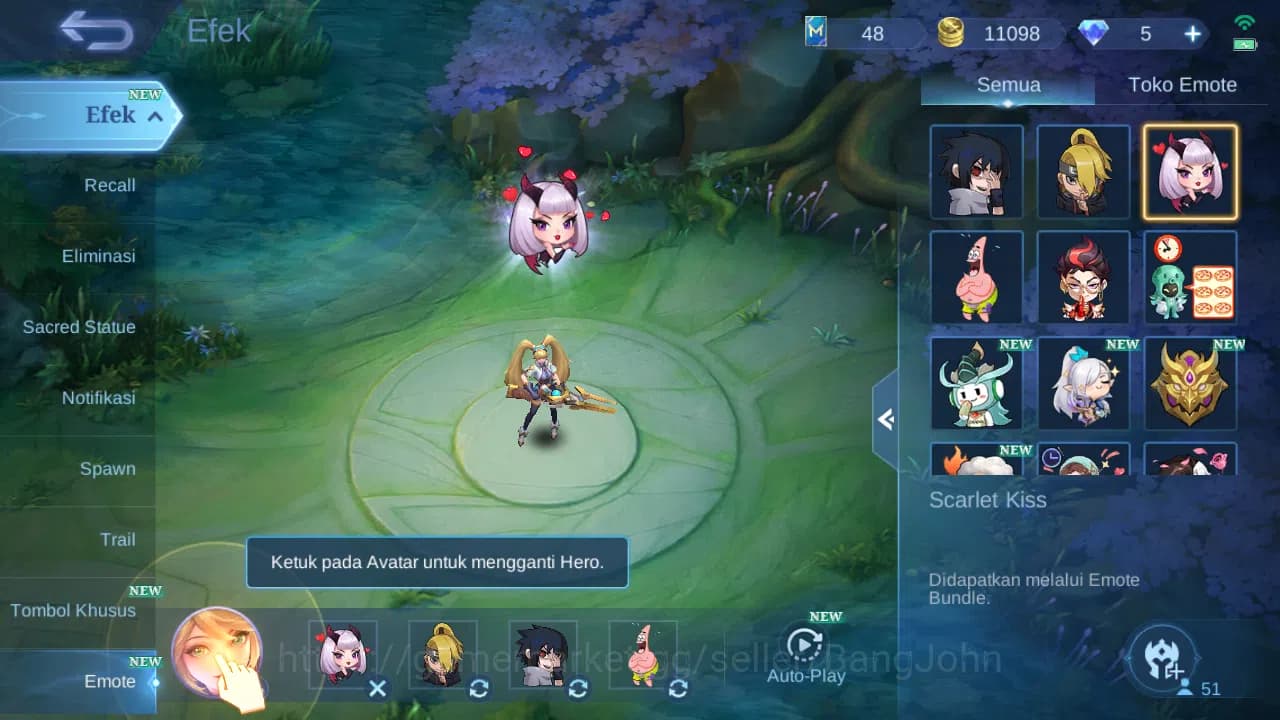Open the golden Mythic badge emote

pyautogui.click(x=1189, y=383)
